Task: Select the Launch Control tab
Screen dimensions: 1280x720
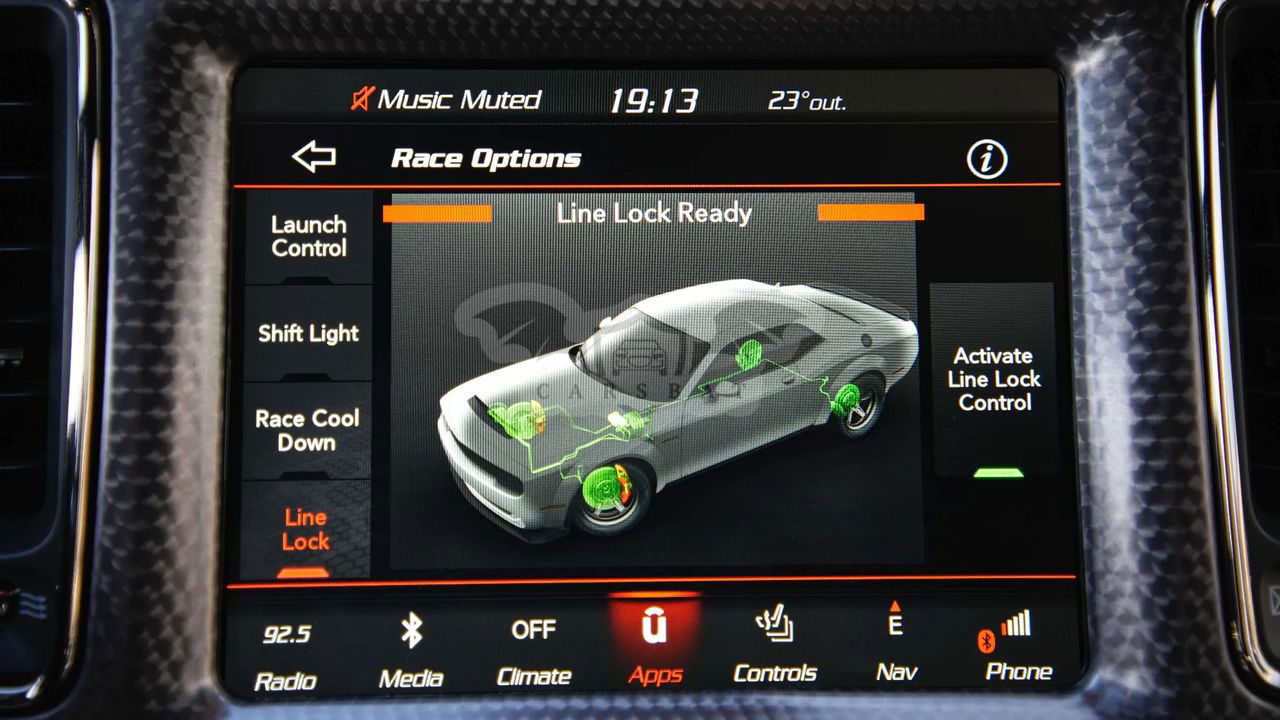Action: coord(308,238)
